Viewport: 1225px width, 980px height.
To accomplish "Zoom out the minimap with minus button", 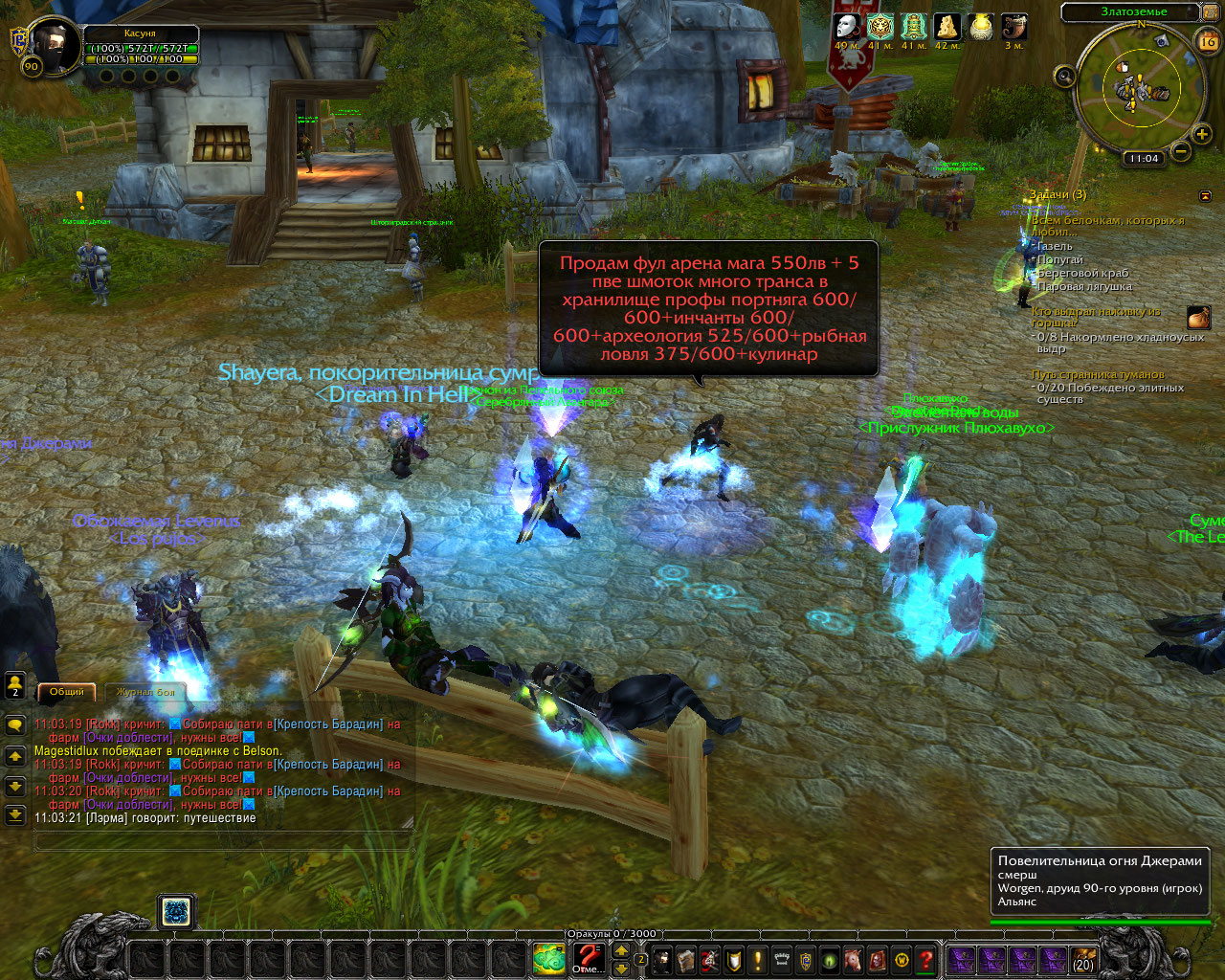I will click(1180, 151).
